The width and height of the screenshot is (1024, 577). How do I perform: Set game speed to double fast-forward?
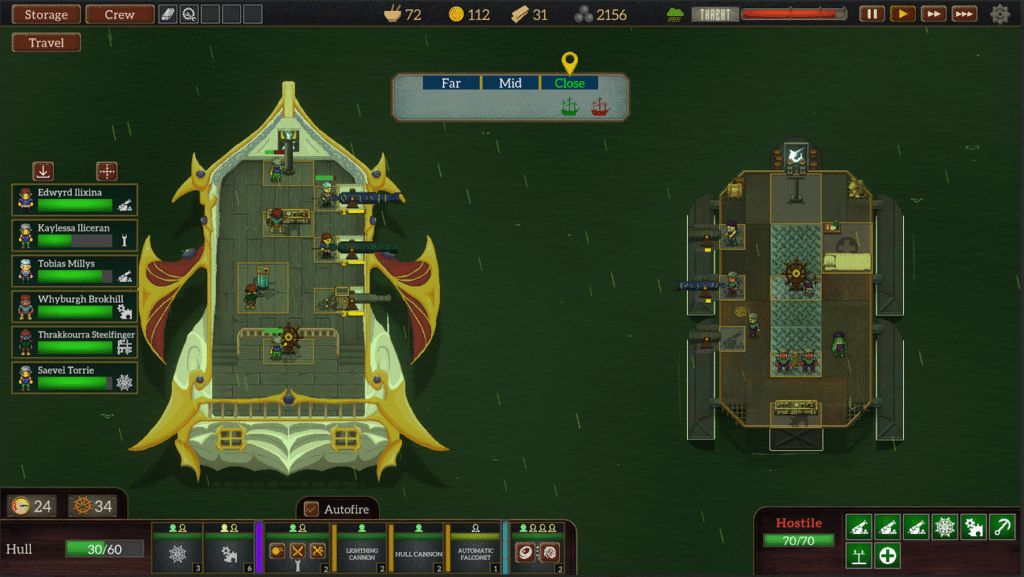(x=933, y=14)
